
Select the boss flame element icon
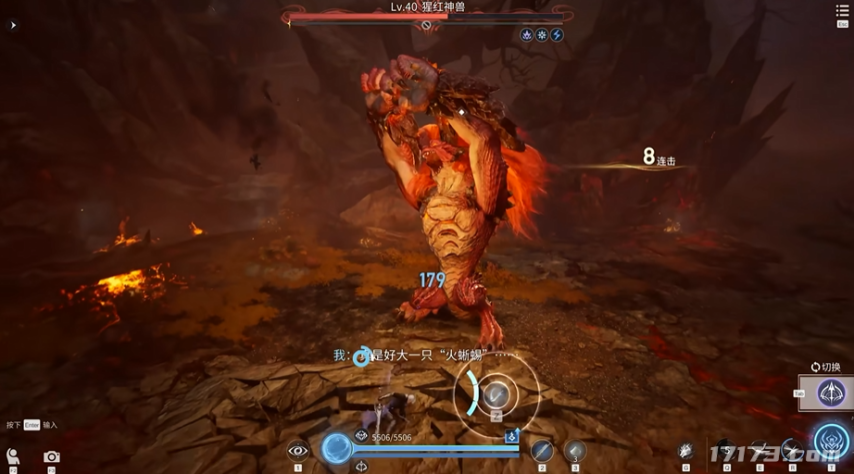click(x=527, y=35)
